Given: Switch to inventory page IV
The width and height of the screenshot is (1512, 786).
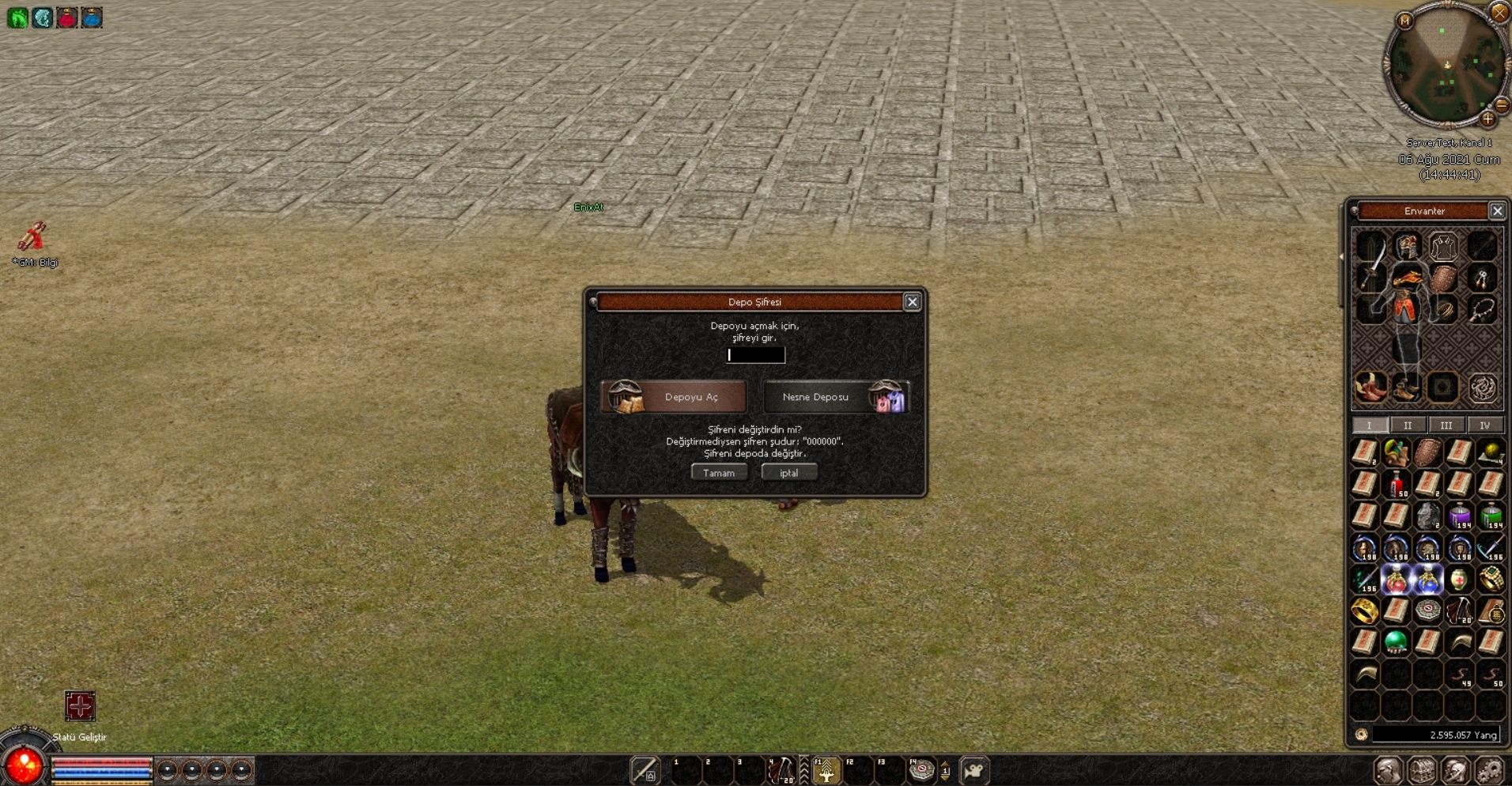Looking at the screenshot, I should point(1484,425).
